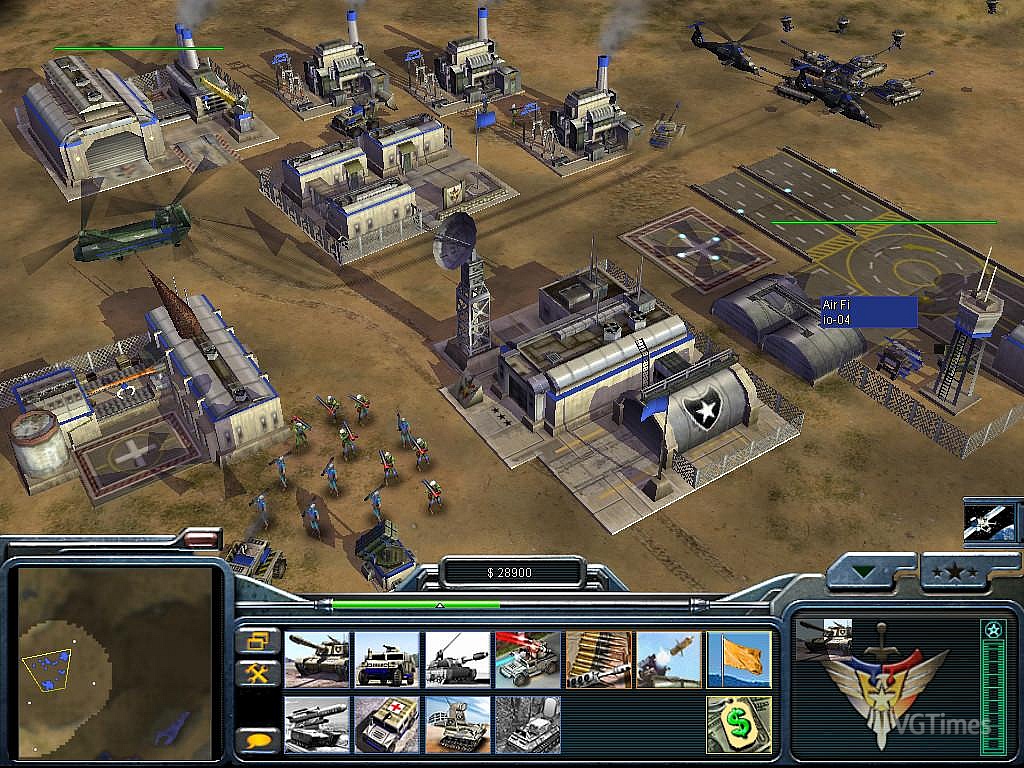Queue a Humvee for production

[387, 659]
